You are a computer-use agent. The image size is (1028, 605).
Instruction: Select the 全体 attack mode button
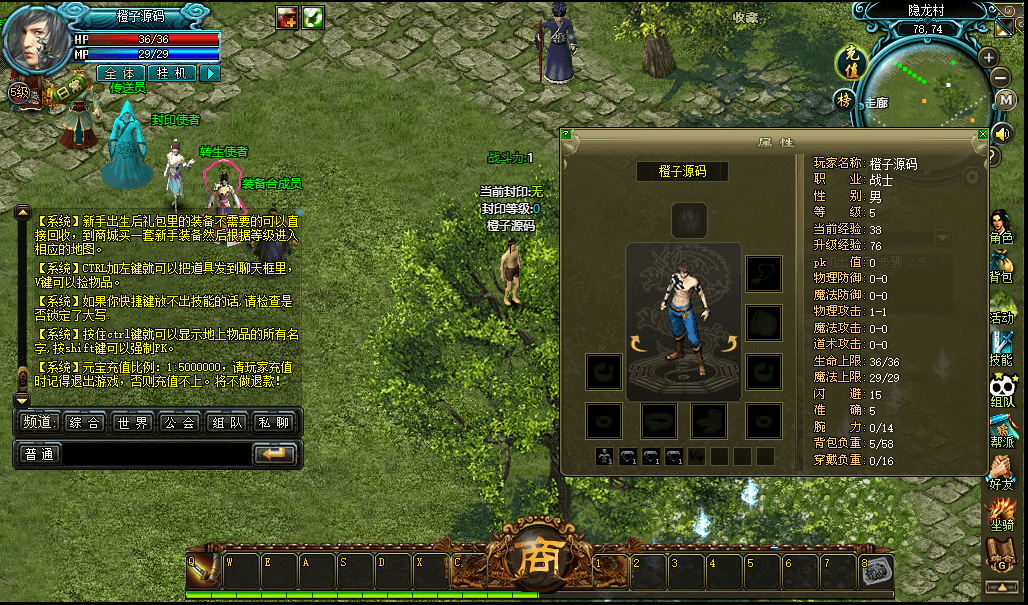[x=121, y=73]
